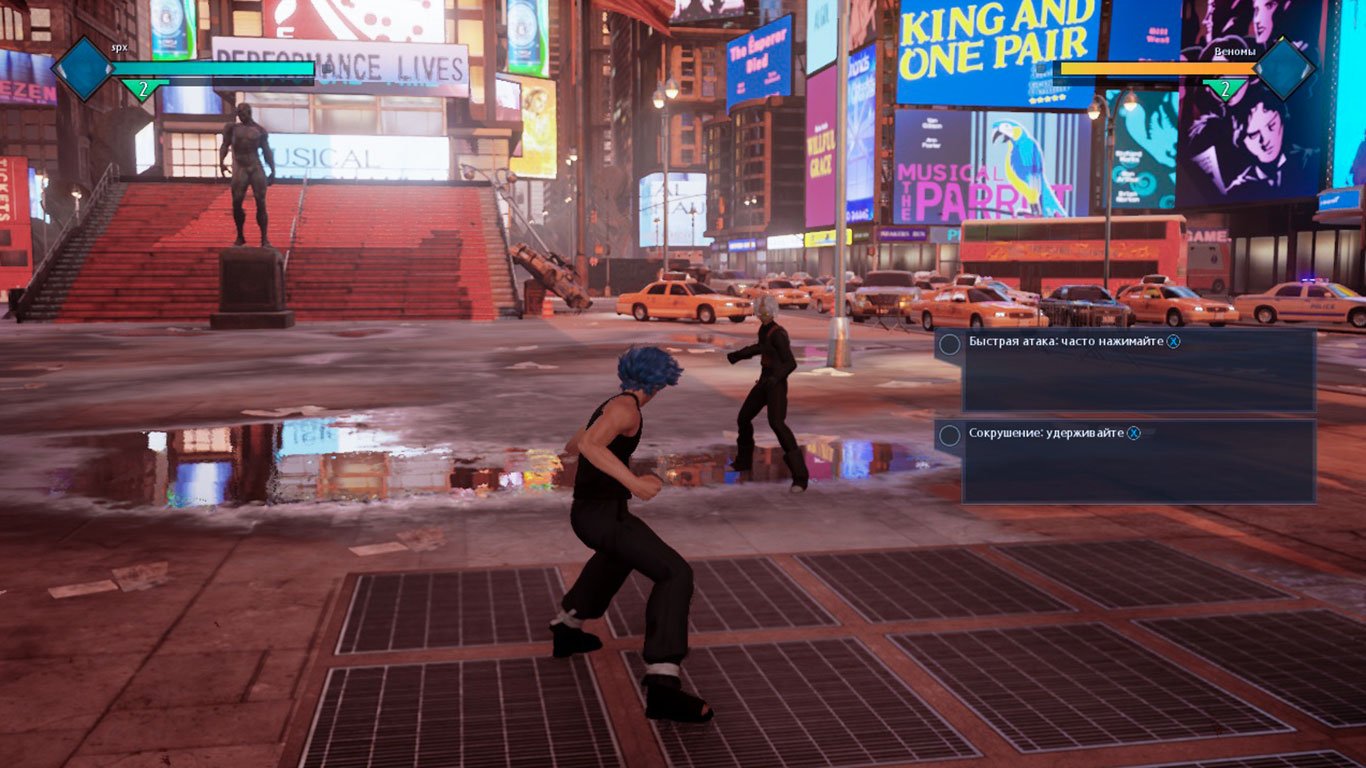Viewport: 1366px width, 768px height.
Task: Click the green number 2 badge under Веномы's bar
Action: point(1228,88)
